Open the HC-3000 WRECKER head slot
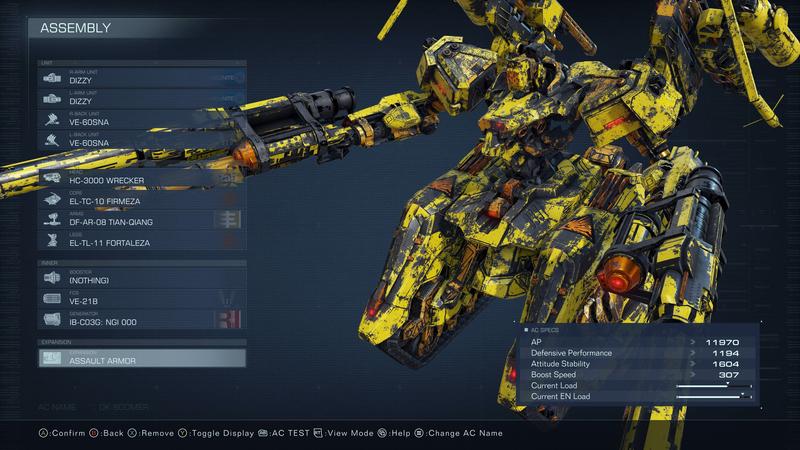The width and height of the screenshot is (800, 450). (140, 177)
